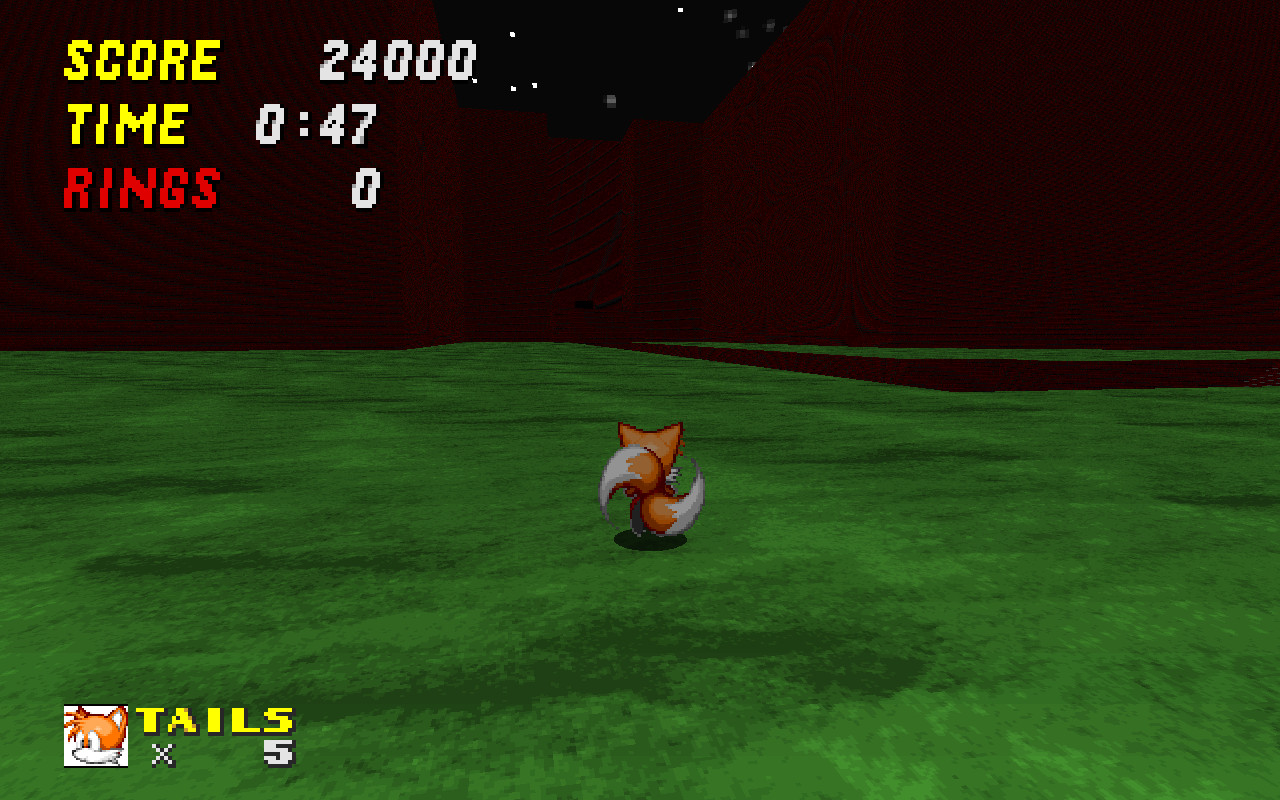Select the Tails character sprite
Image resolution: width=1280 pixels, height=800 pixels.
tap(650, 480)
